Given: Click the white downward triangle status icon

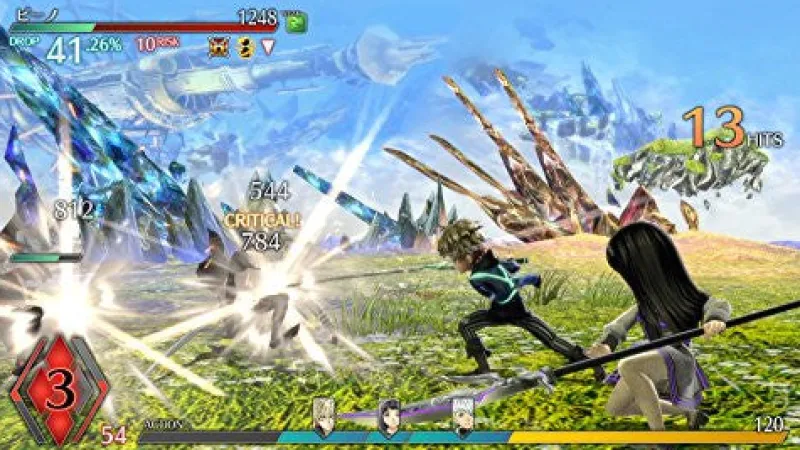Looking at the screenshot, I should click(267, 46).
